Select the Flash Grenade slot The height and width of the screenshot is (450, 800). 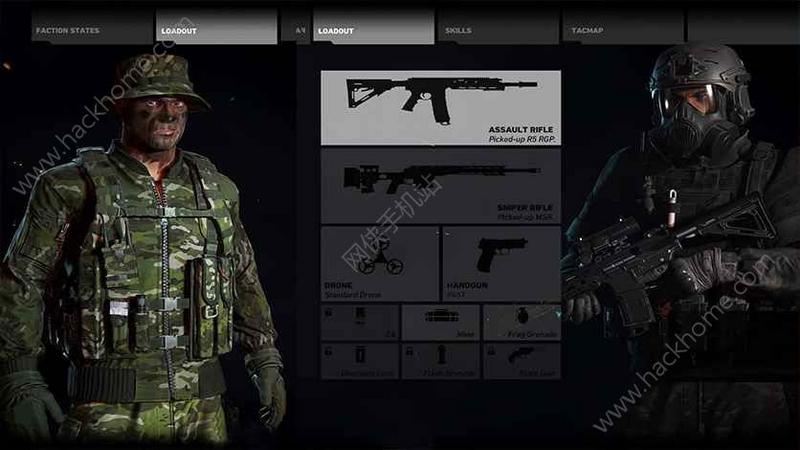pyautogui.click(x=440, y=361)
